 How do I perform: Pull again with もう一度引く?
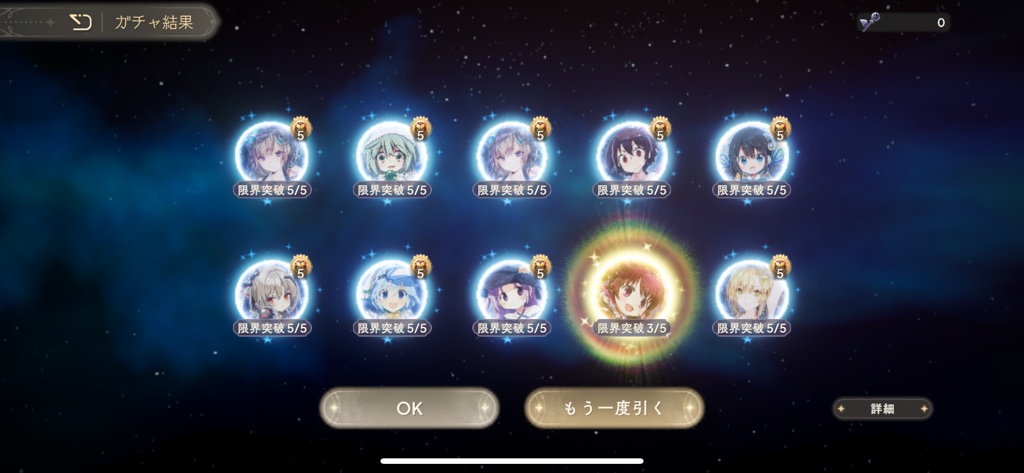[x=614, y=408]
